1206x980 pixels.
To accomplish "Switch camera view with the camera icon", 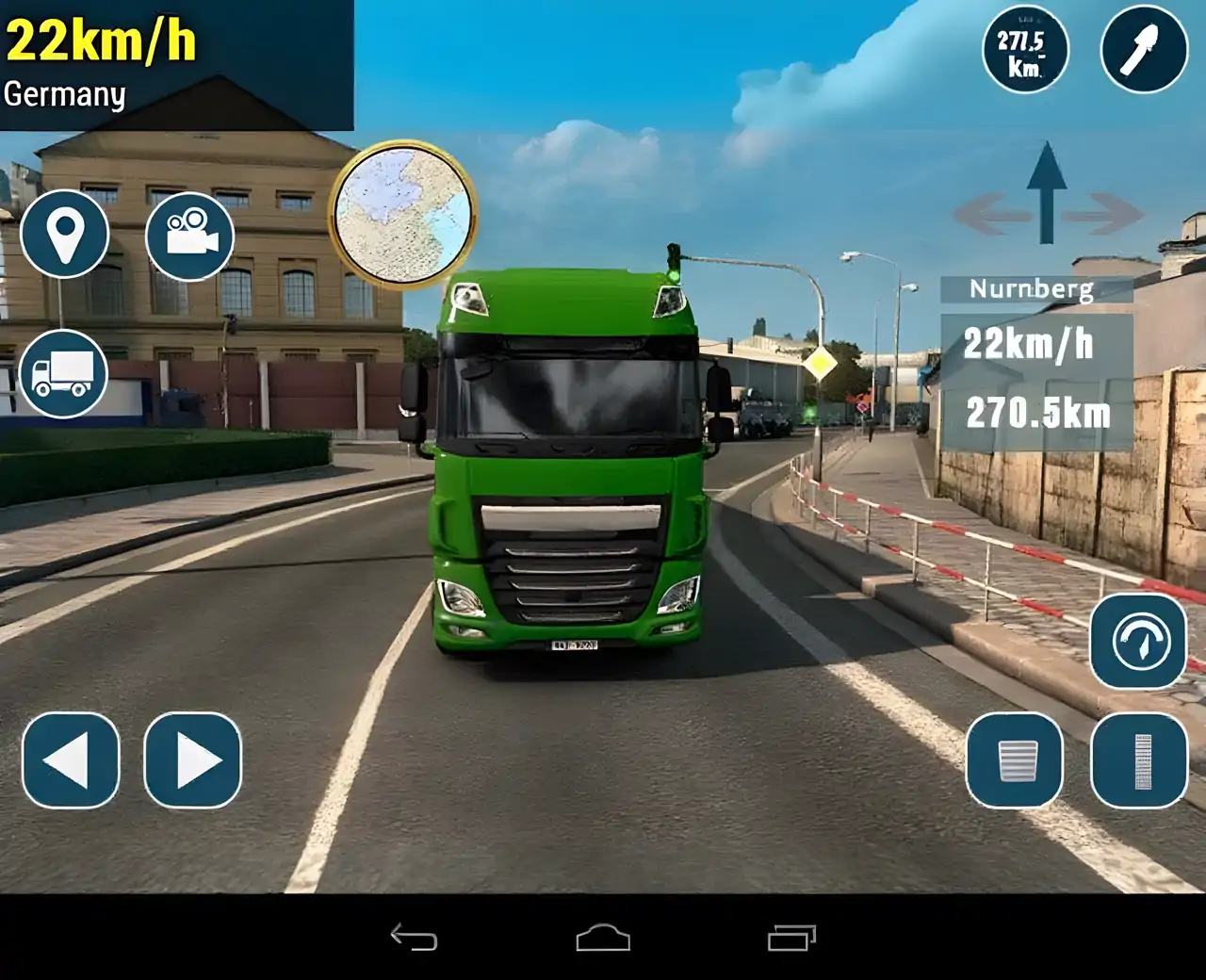I will click(x=190, y=234).
